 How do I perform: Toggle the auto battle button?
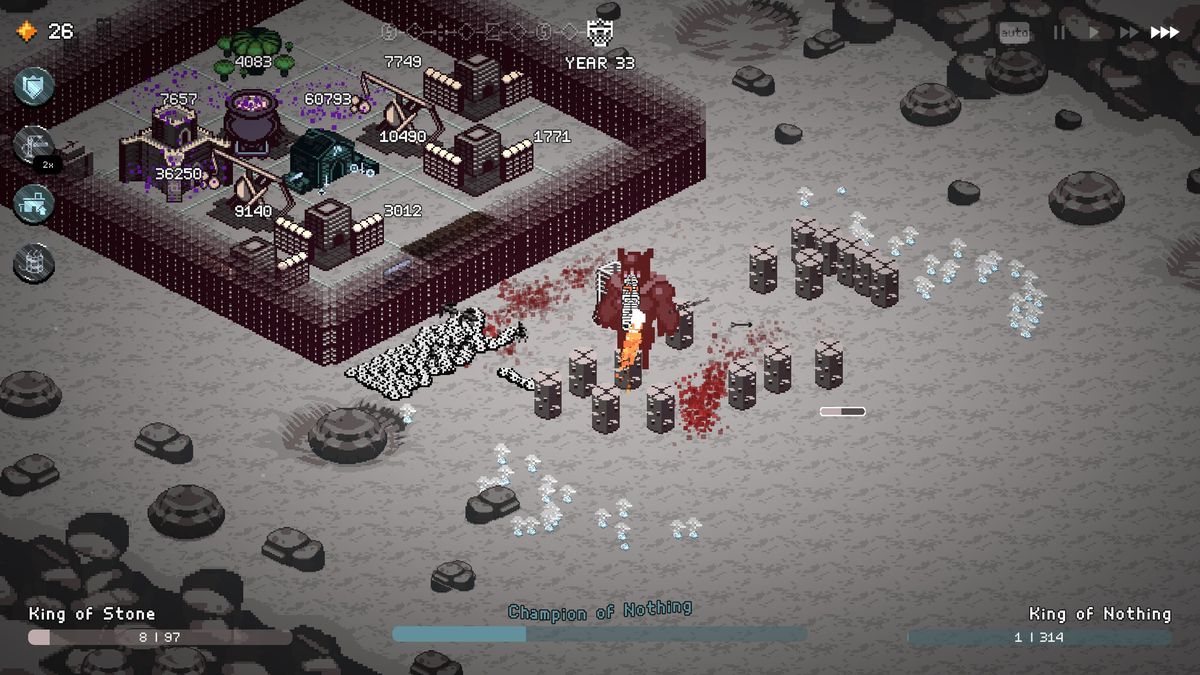(x=1014, y=33)
